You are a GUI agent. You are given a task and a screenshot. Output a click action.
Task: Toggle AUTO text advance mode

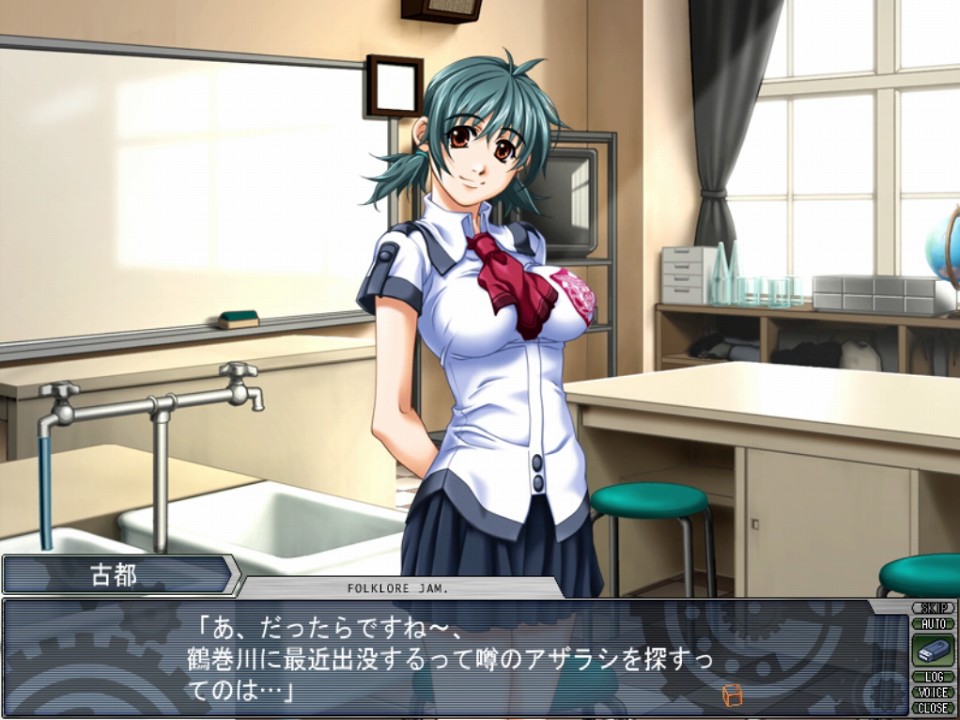[932, 623]
